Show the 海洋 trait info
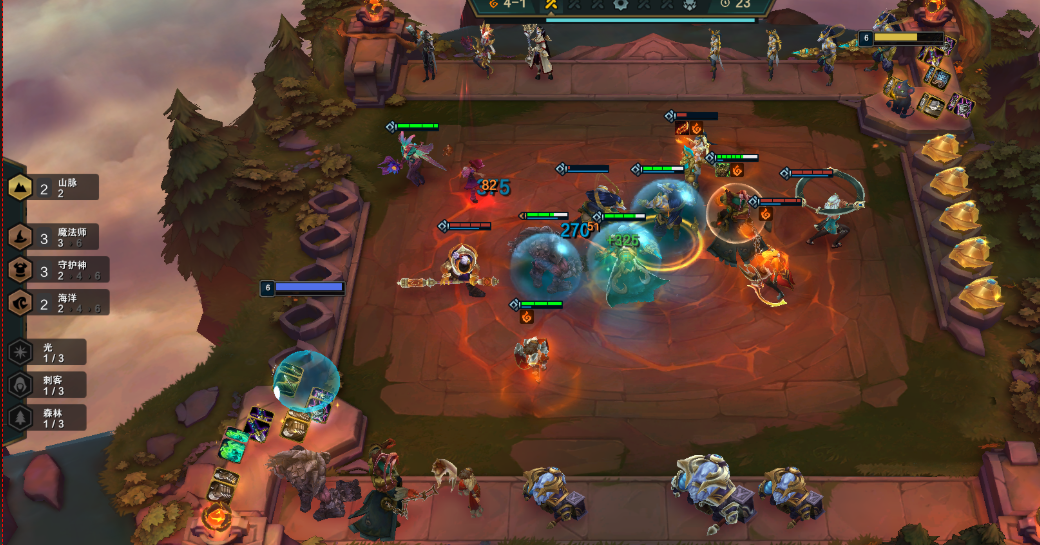Viewport: 1040px width, 545px height. [59, 303]
